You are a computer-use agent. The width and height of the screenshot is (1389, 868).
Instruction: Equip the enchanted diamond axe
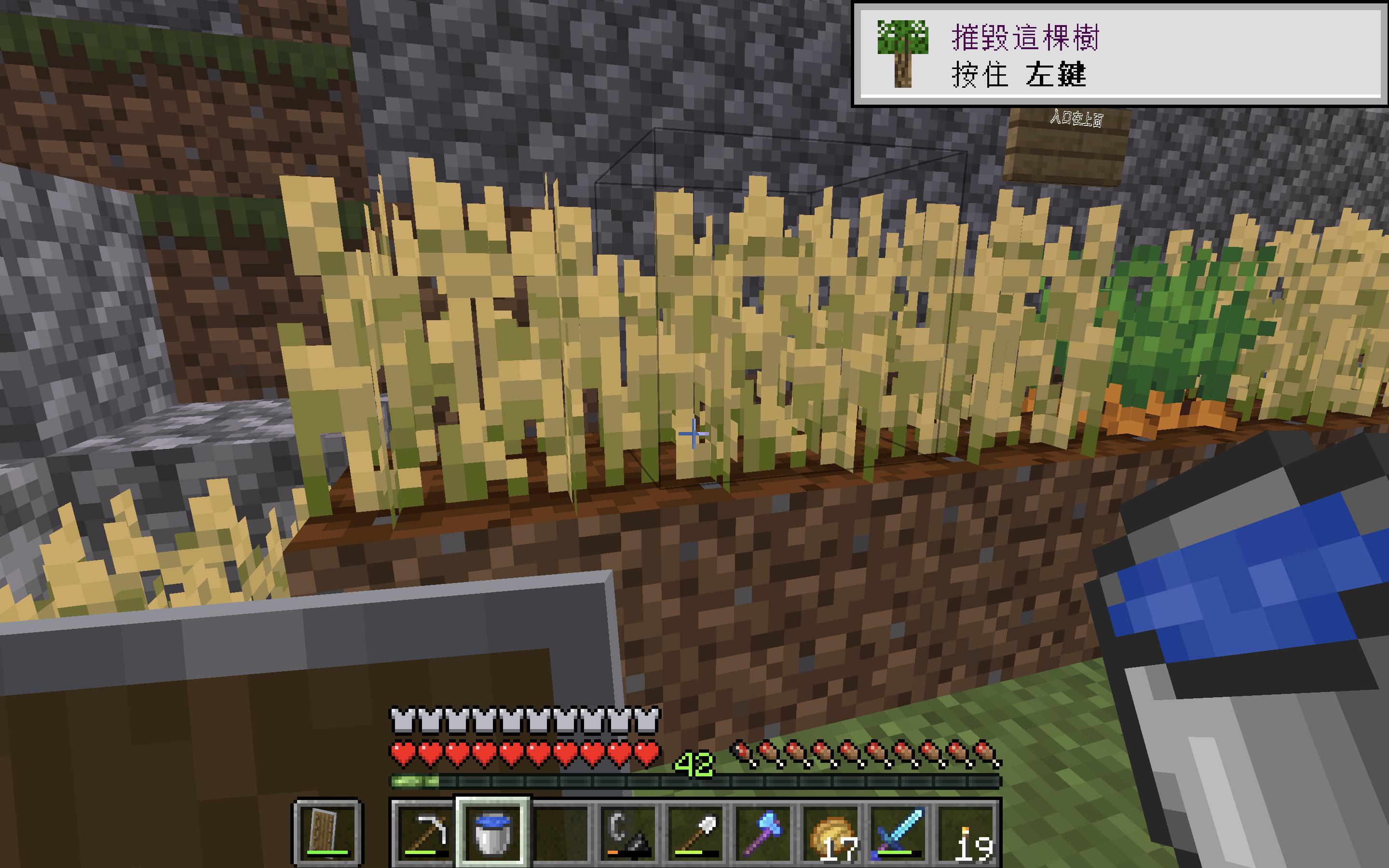click(763, 832)
